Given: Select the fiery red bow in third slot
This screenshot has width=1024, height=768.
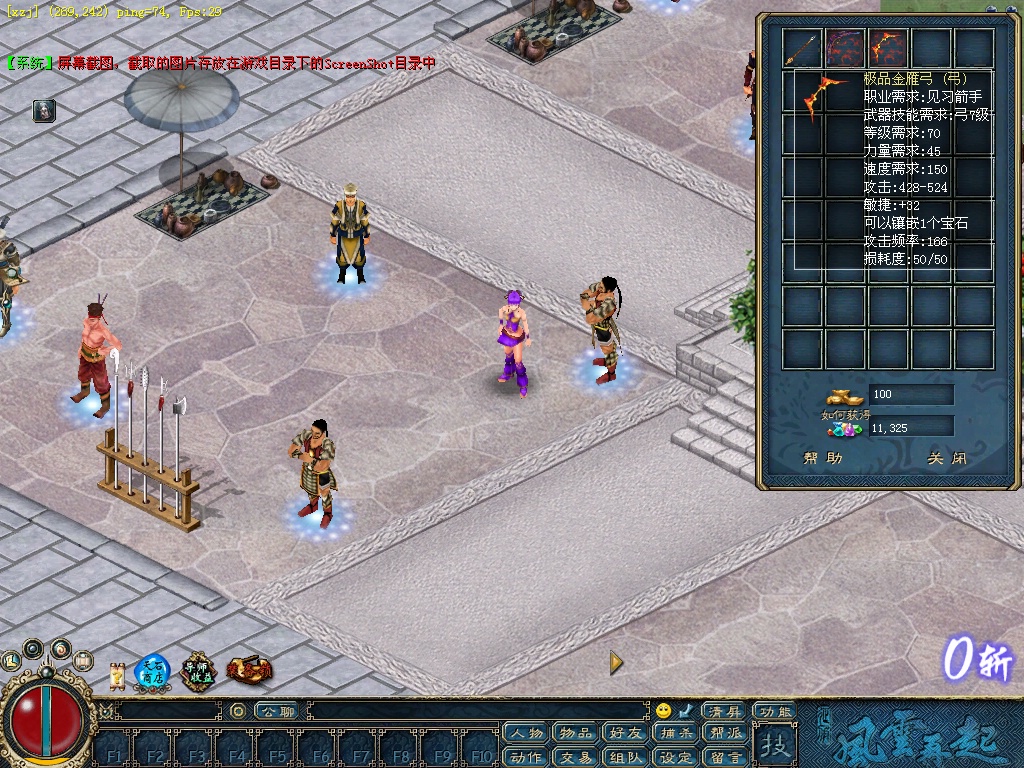Looking at the screenshot, I should pyautogui.click(x=888, y=48).
